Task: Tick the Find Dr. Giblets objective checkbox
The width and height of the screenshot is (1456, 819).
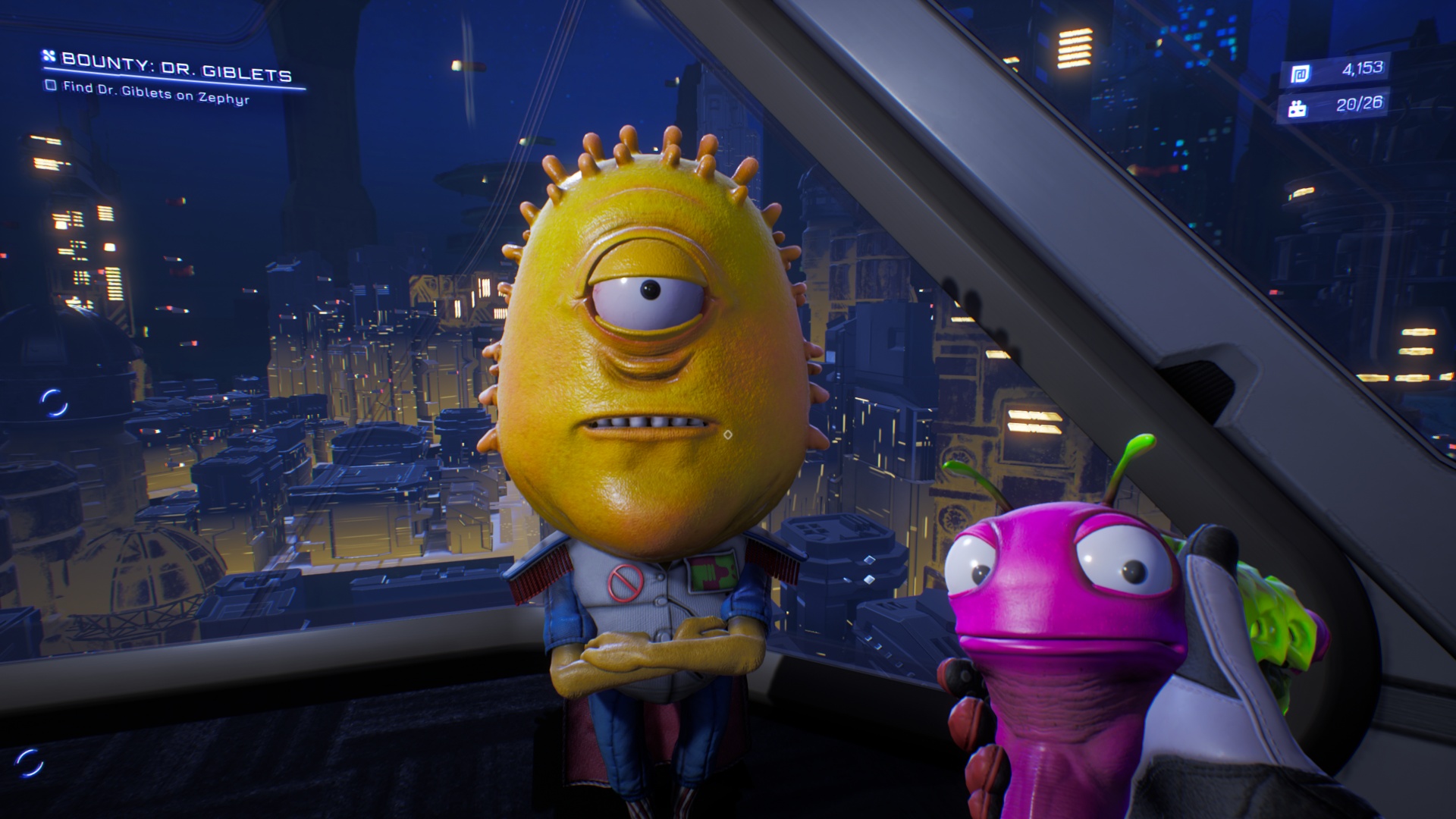Action: 51,86
